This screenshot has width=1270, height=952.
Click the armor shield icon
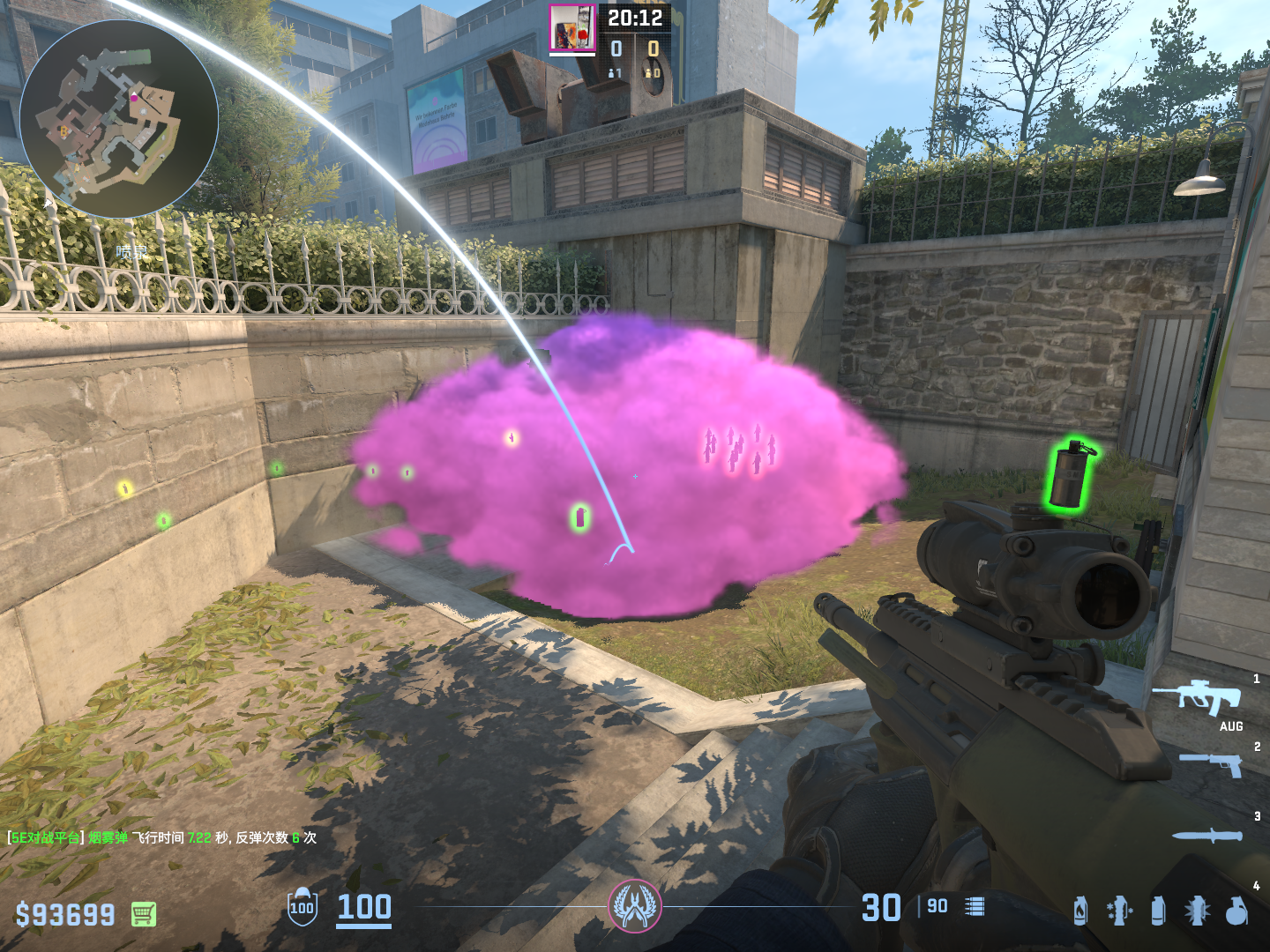302,907
